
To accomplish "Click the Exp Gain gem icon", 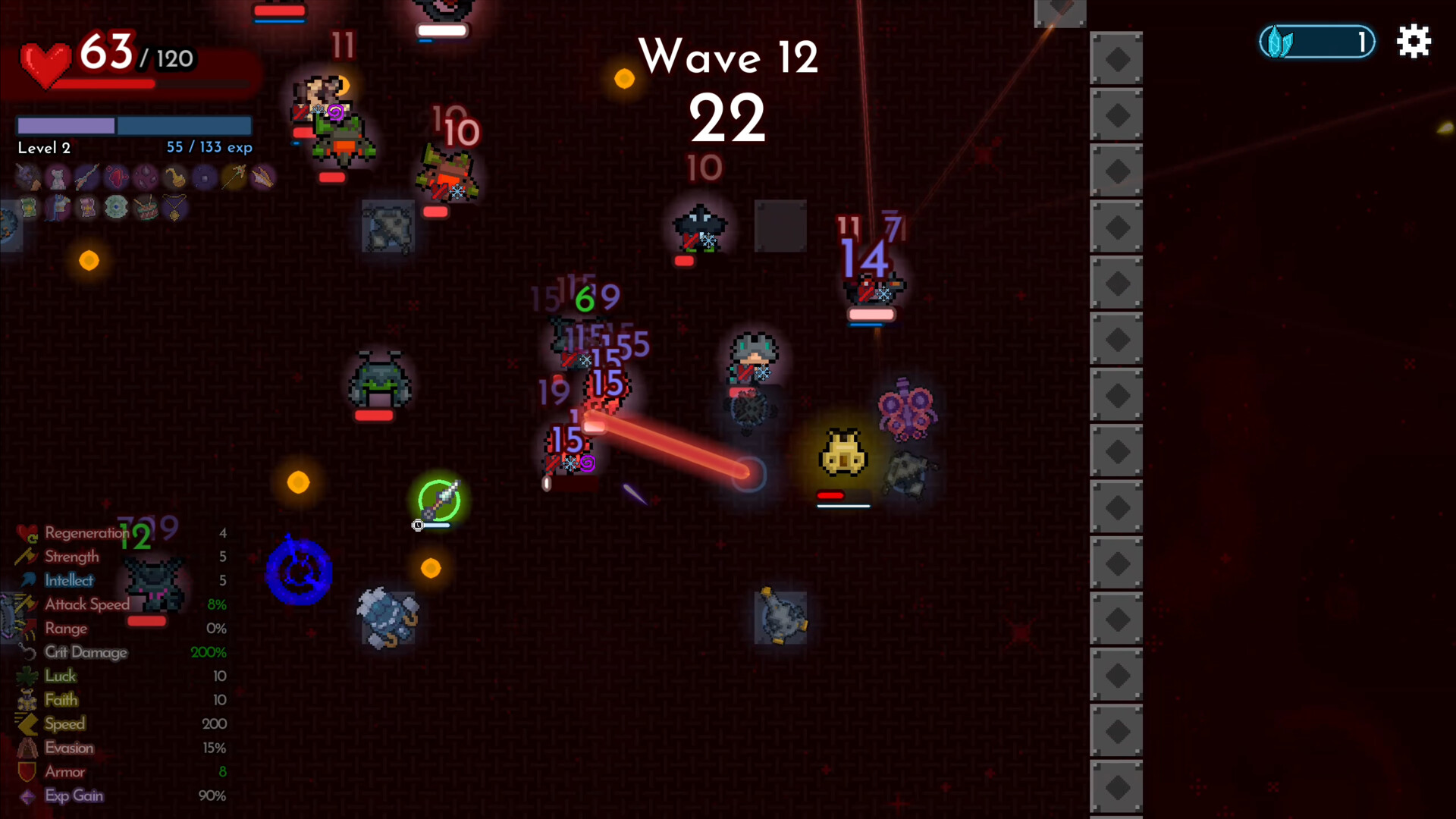I will (27, 795).
